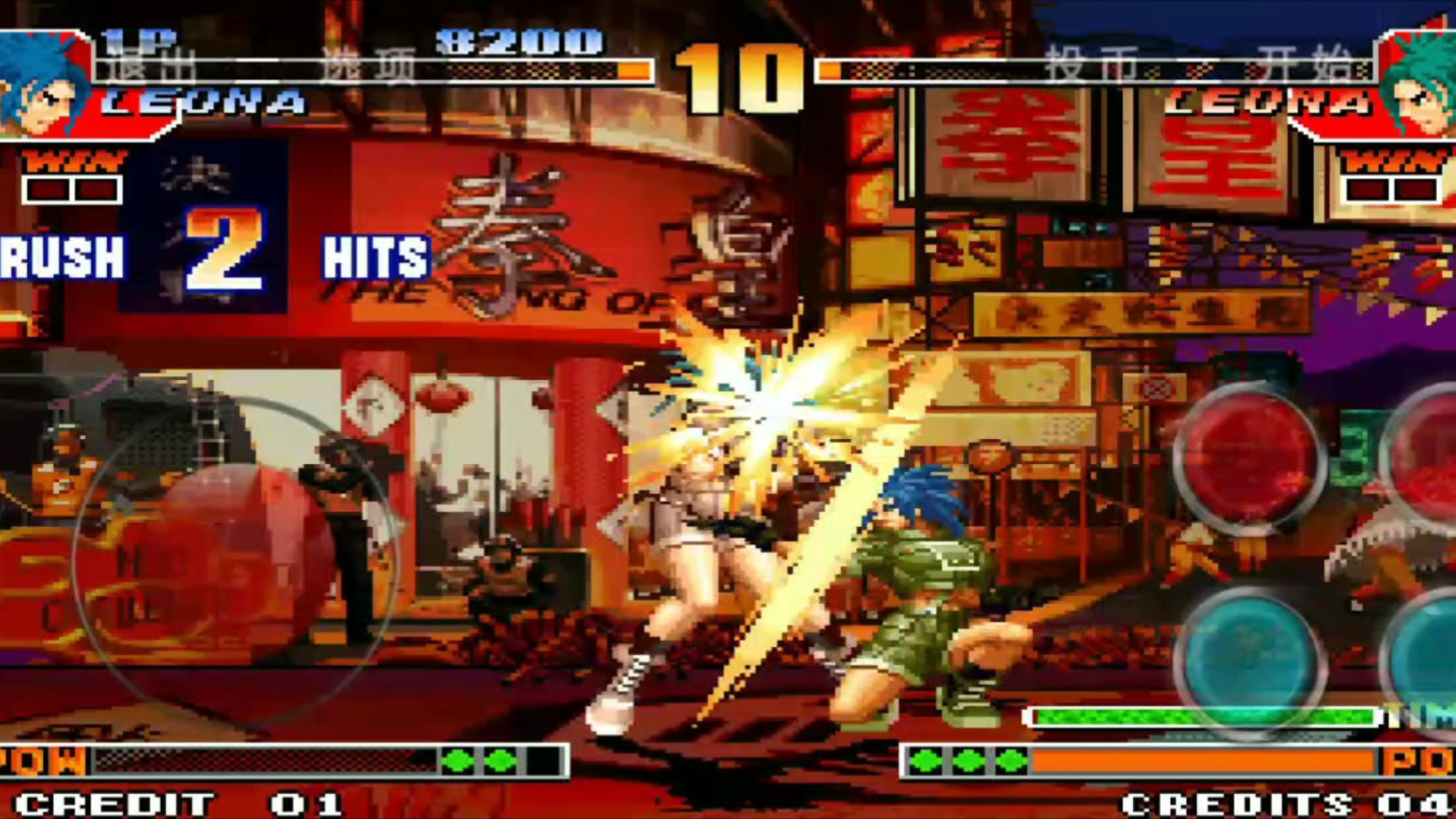Tap the 退出 (exit) emulator button
The width and height of the screenshot is (1456, 819).
[x=150, y=67]
